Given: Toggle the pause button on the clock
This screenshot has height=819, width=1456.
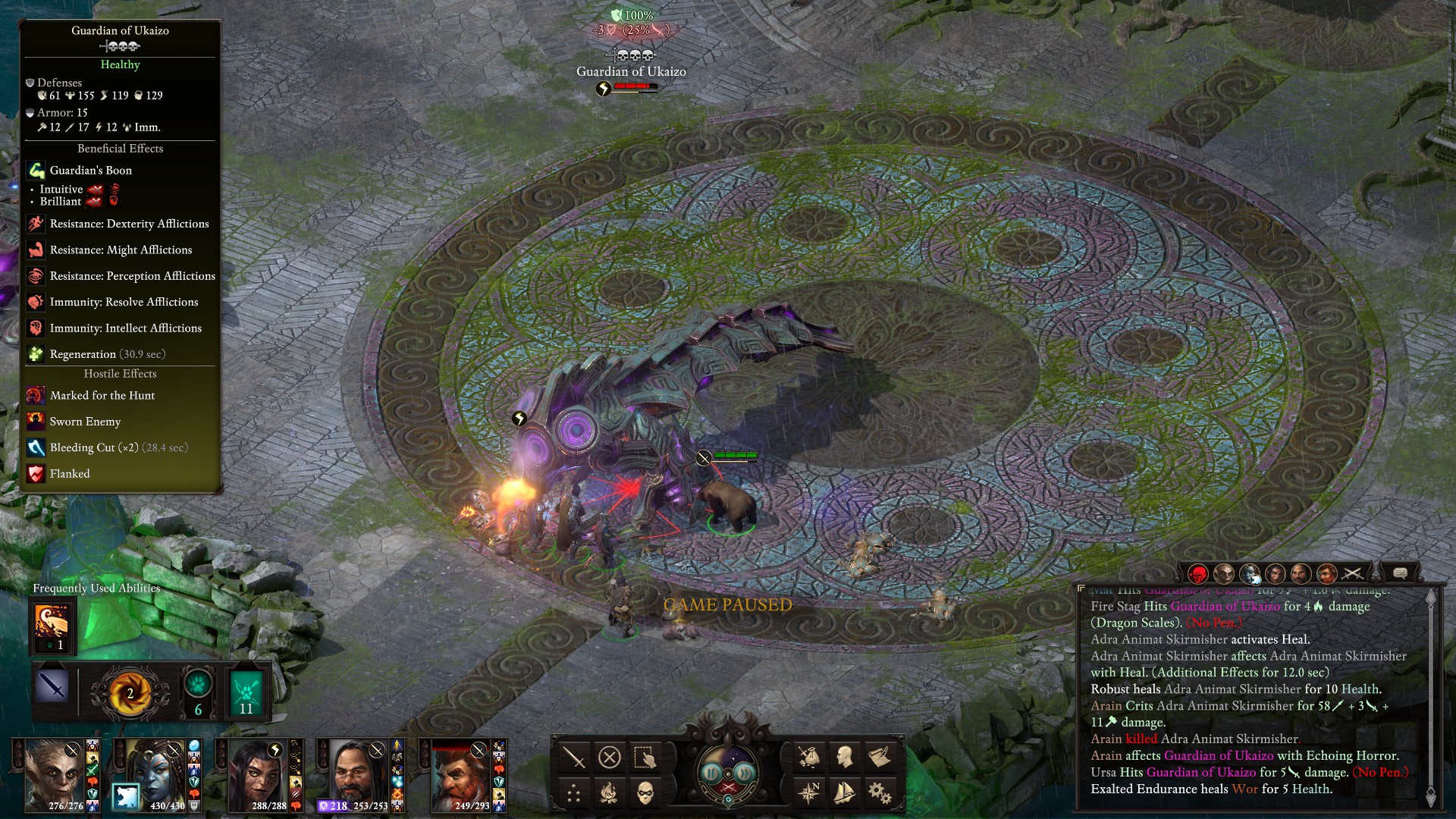Looking at the screenshot, I should tap(712, 773).
